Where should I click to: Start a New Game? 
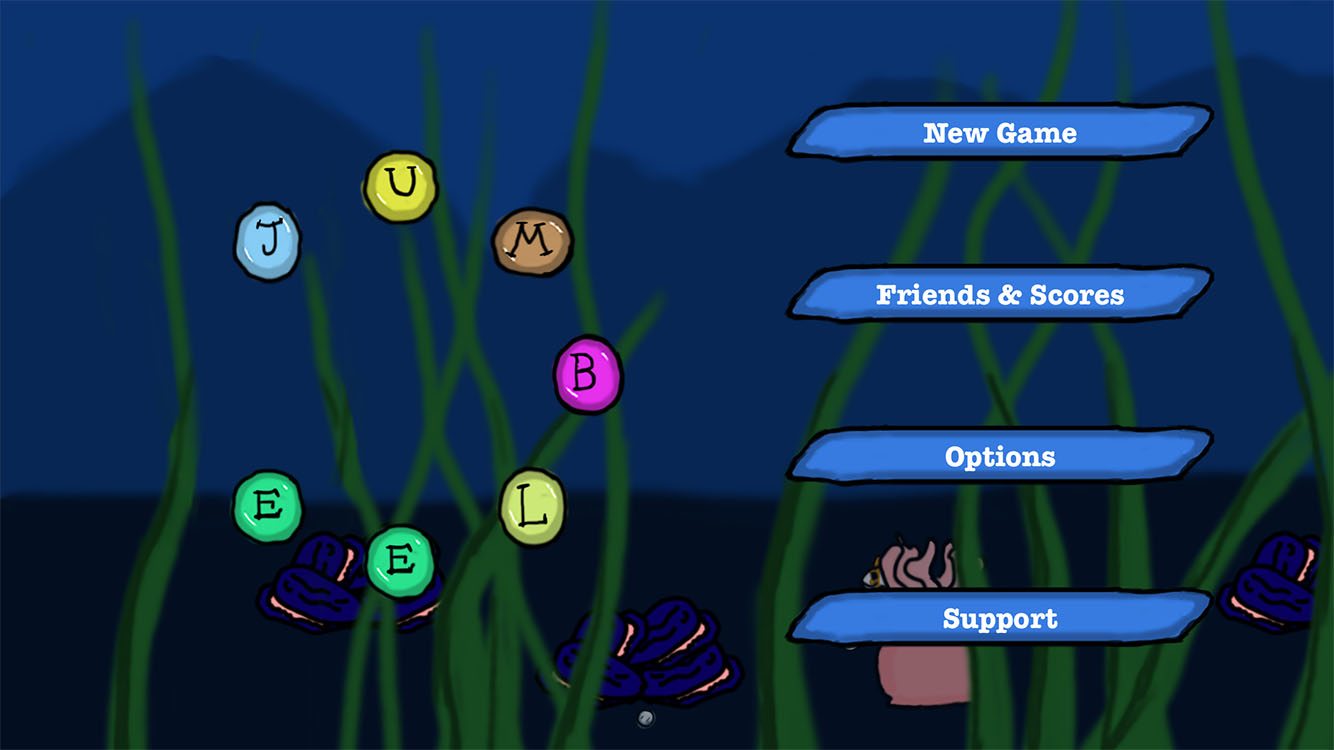click(x=1000, y=132)
